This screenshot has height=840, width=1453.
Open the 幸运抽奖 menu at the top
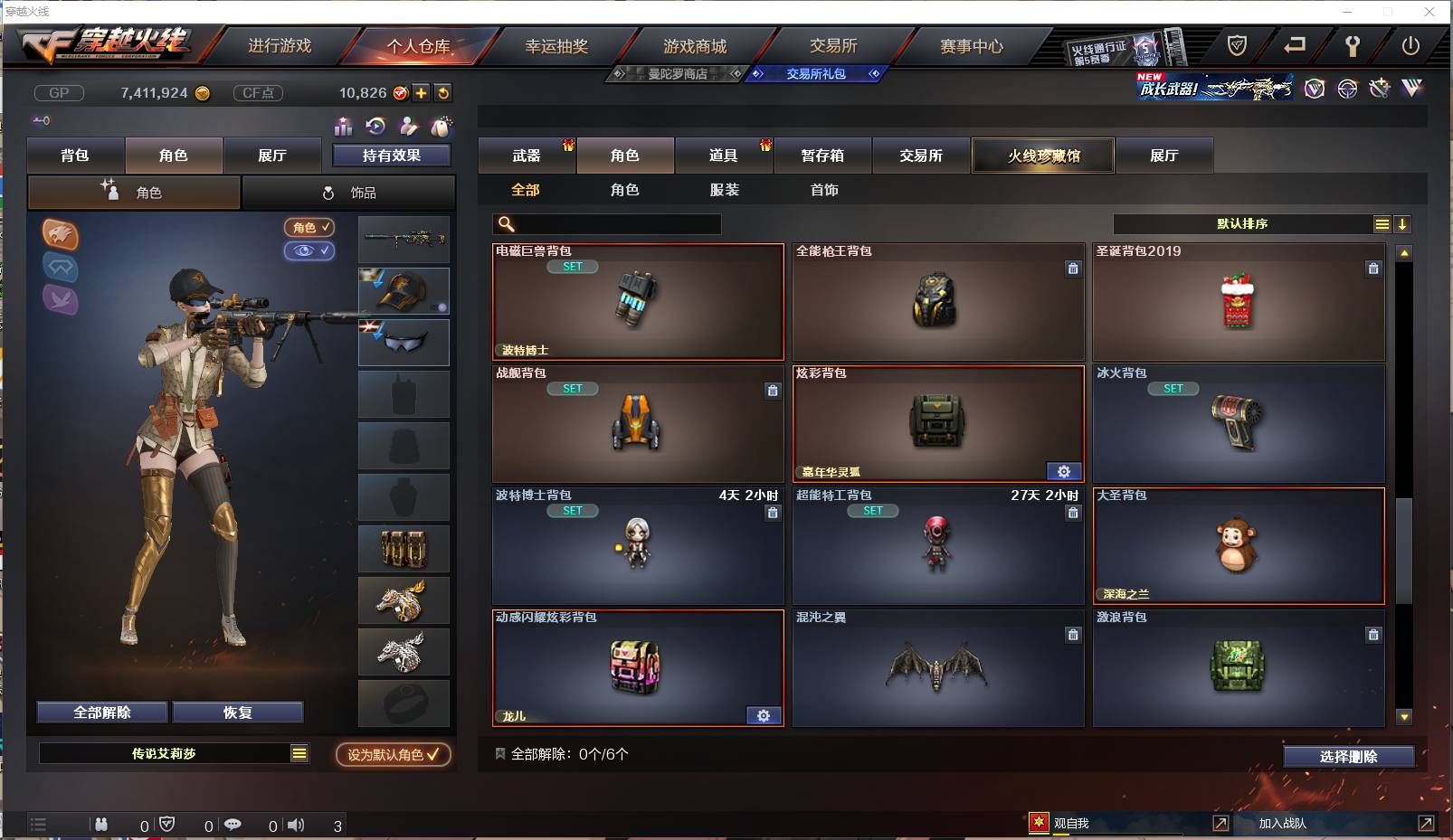(x=555, y=46)
